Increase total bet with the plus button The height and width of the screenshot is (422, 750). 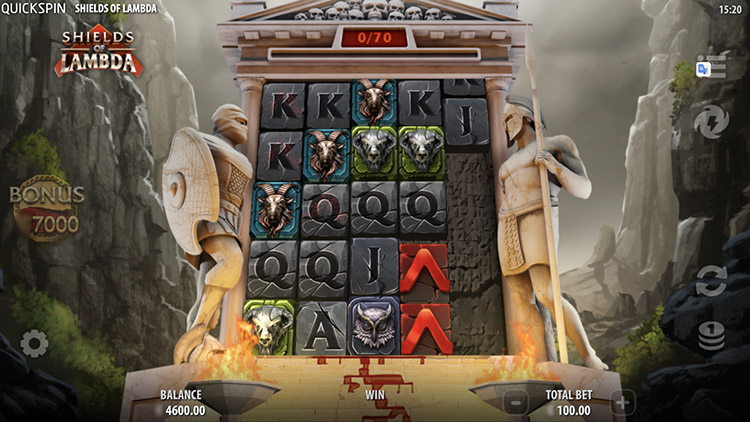(x=622, y=403)
